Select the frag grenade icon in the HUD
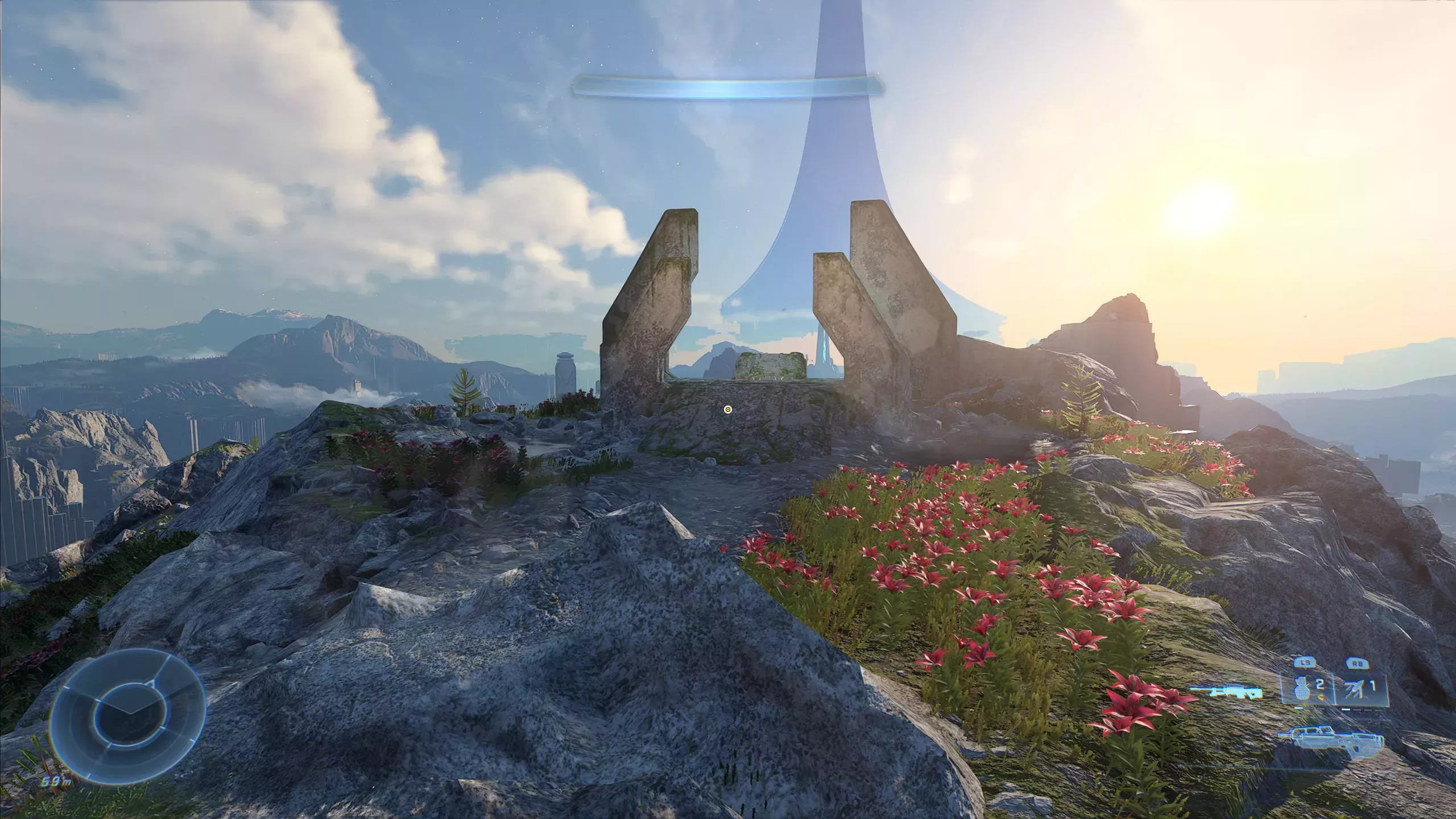Image resolution: width=1456 pixels, height=819 pixels. (x=1302, y=689)
